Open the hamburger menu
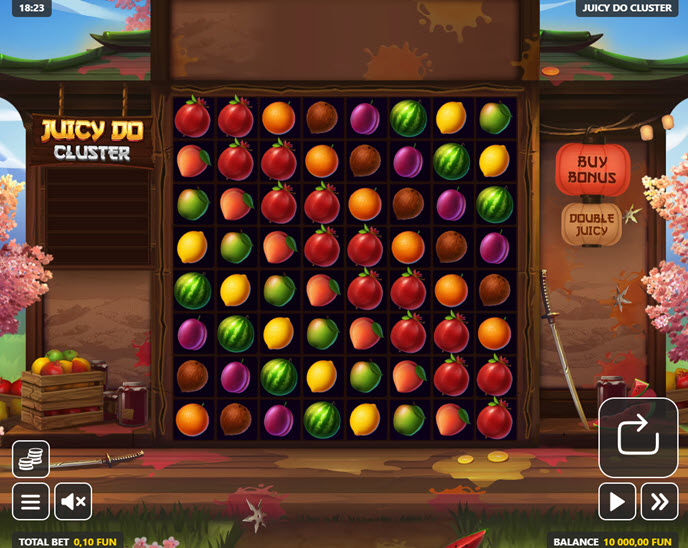 [x=30, y=500]
